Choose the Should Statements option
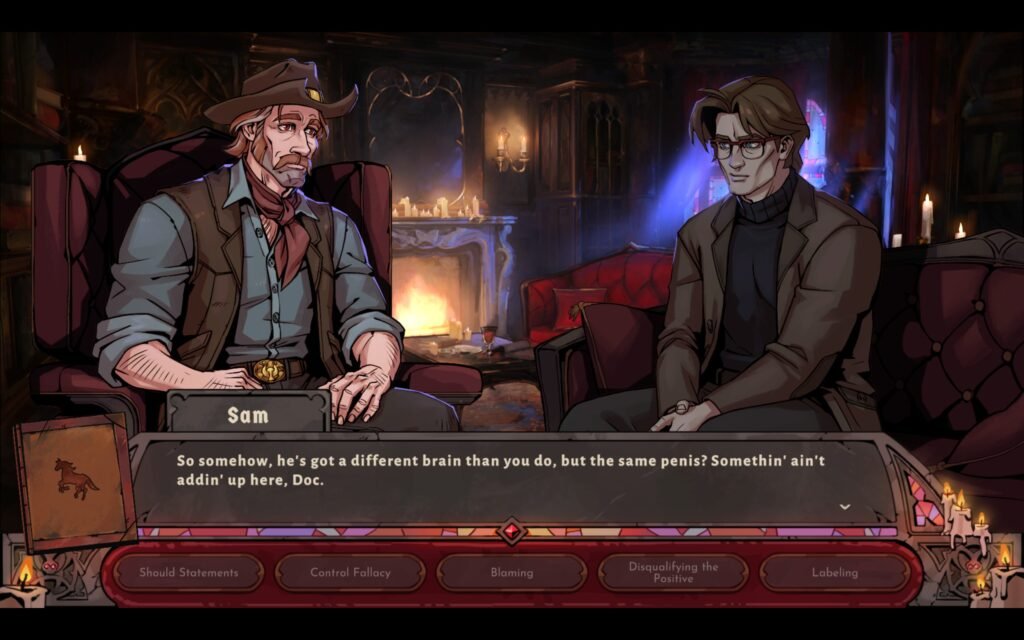This screenshot has height=640, width=1024. pos(188,573)
